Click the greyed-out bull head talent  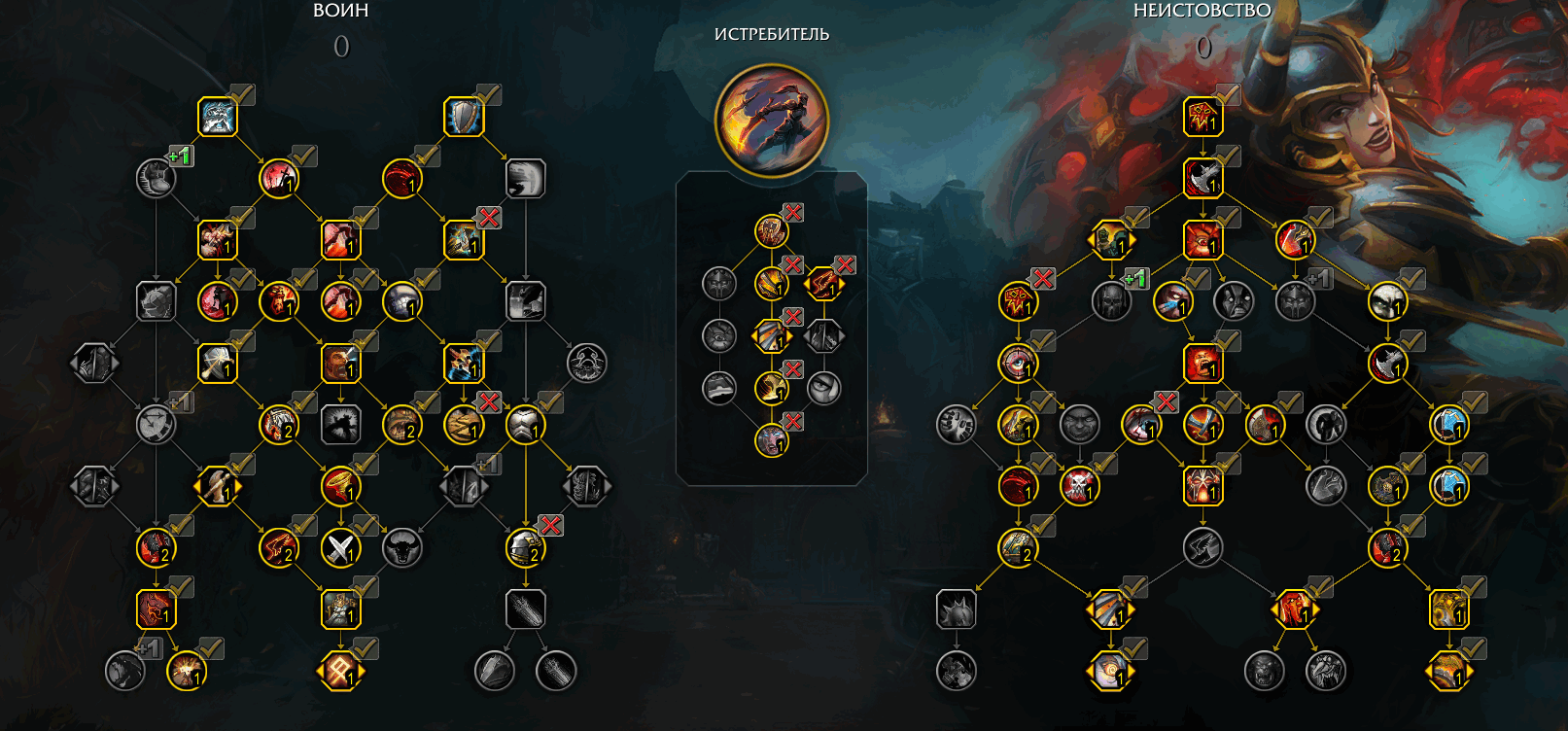tap(401, 548)
